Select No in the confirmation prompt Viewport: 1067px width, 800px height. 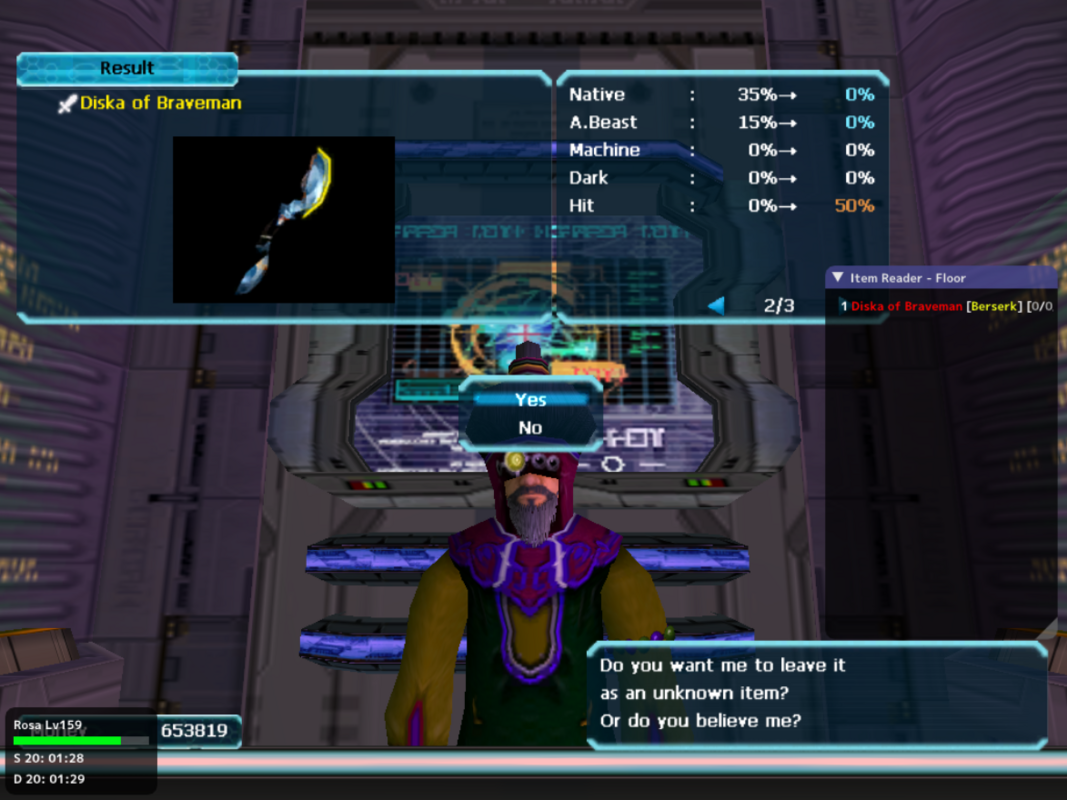tap(530, 428)
